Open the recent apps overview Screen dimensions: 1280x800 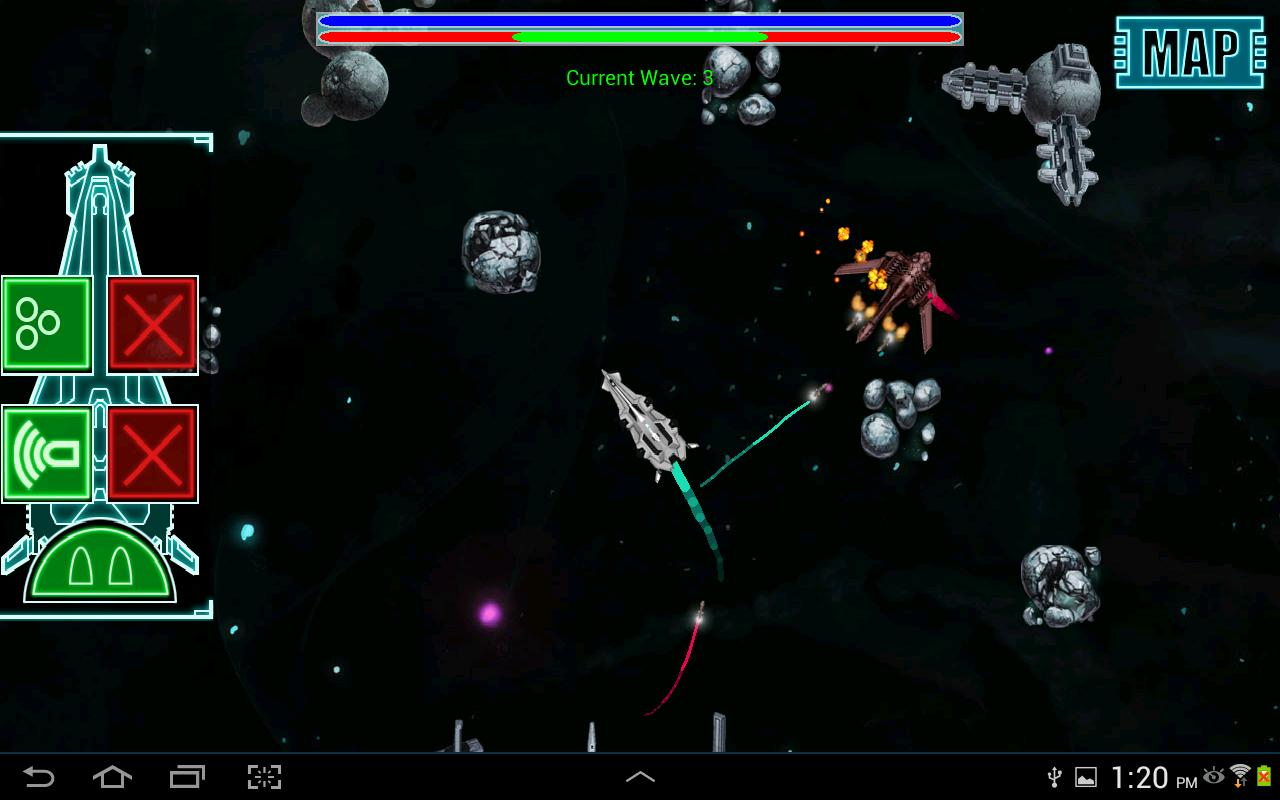[186, 775]
